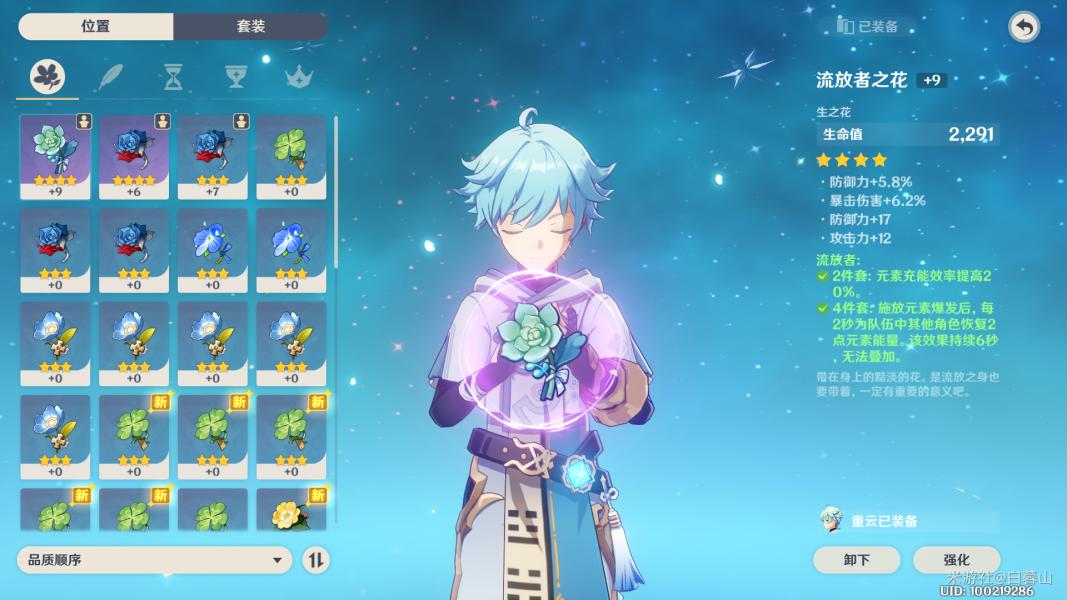Choose the flower artifact category icon

(47, 76)
